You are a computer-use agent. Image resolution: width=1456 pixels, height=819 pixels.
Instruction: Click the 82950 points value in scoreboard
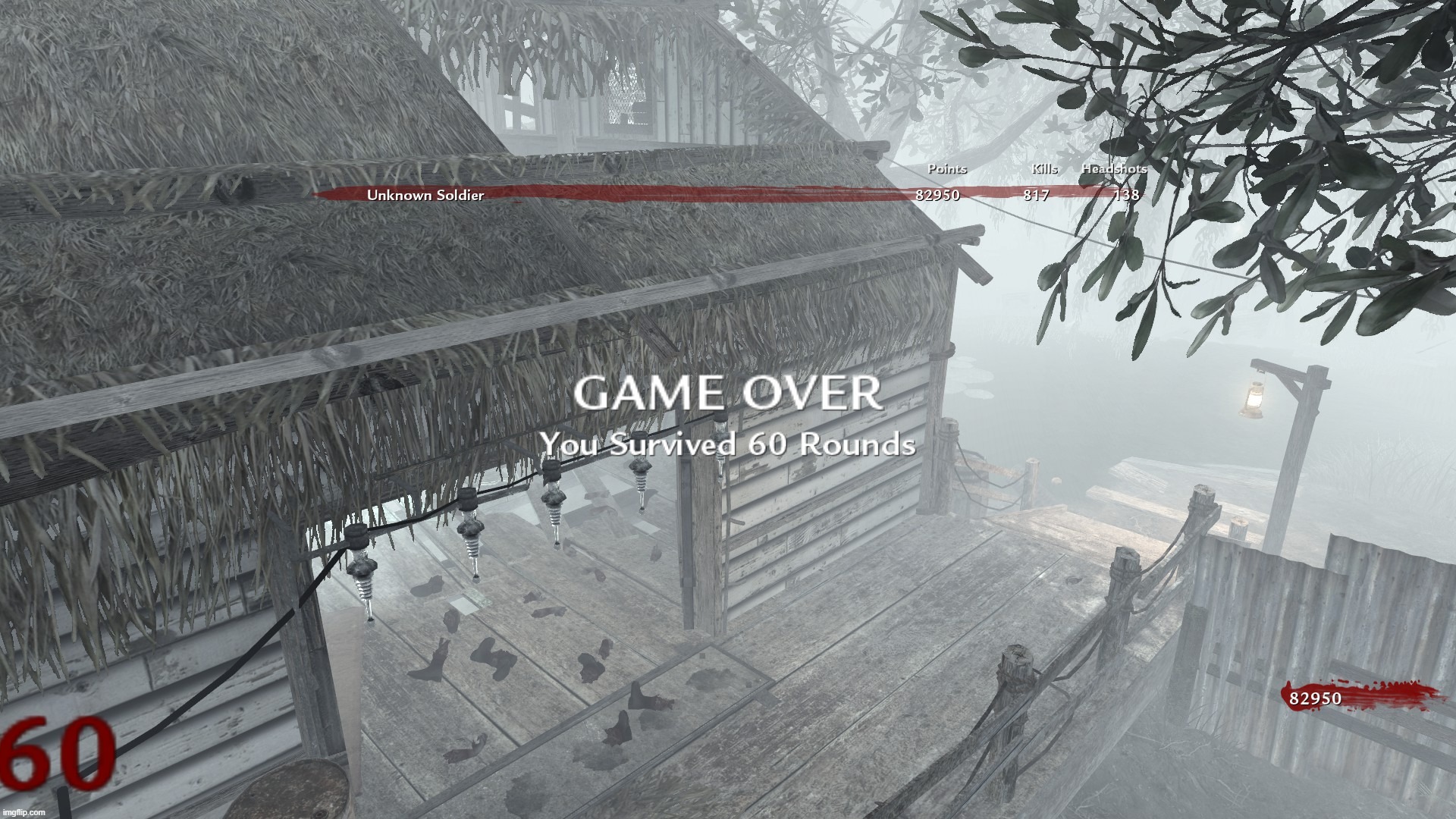[937, 196]
